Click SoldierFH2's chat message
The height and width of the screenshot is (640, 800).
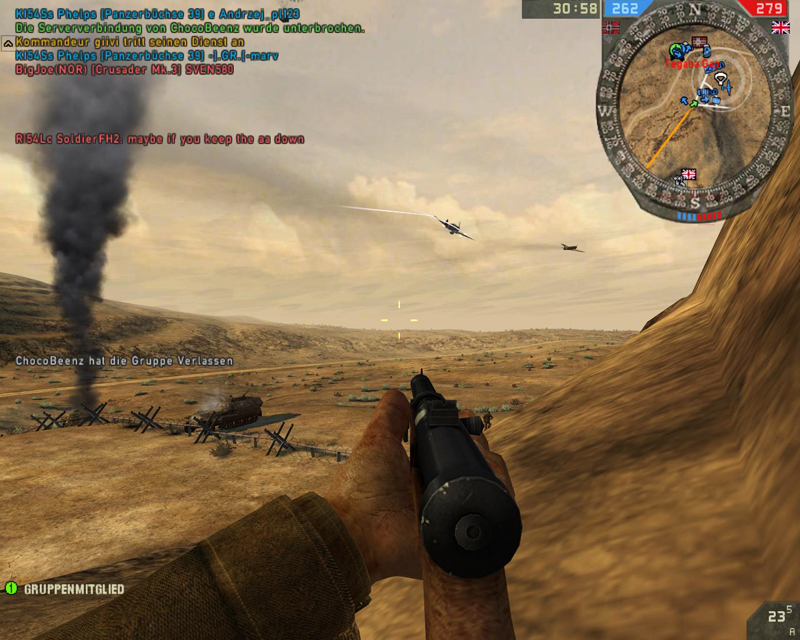(160, 139)
